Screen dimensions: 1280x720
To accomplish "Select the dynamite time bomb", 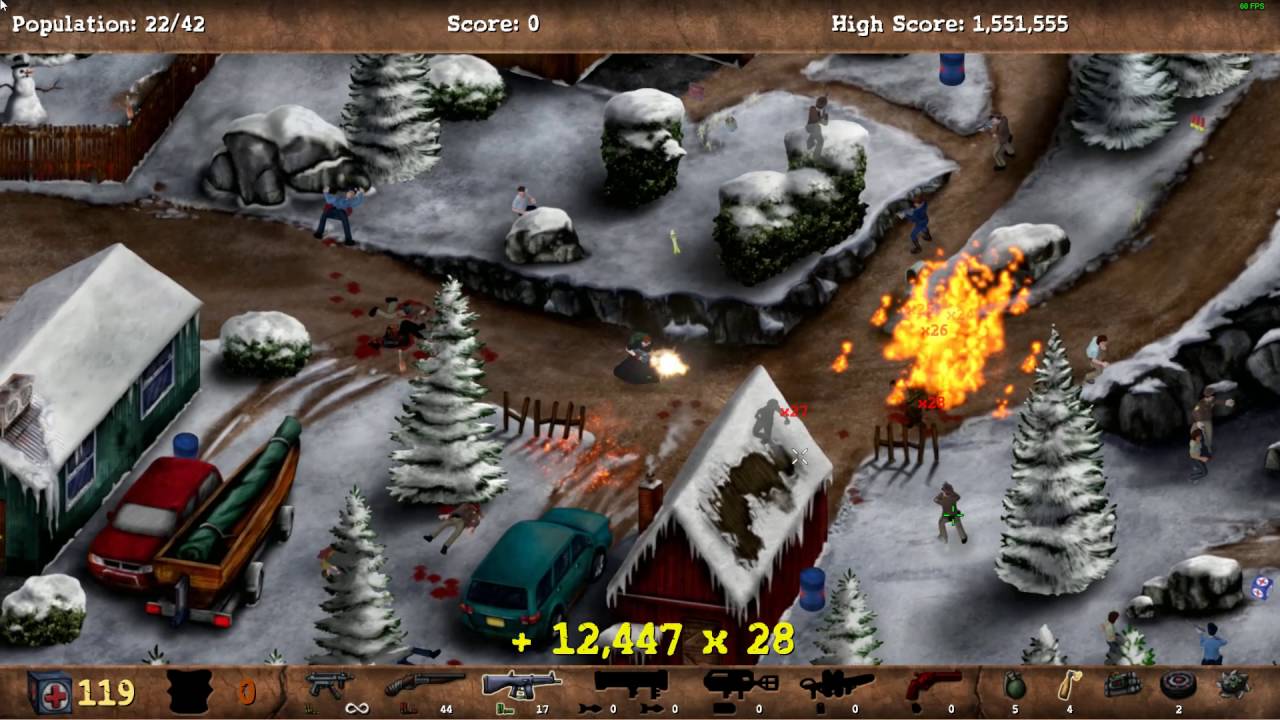I will pyautogui.click(x=1123, y=686).
